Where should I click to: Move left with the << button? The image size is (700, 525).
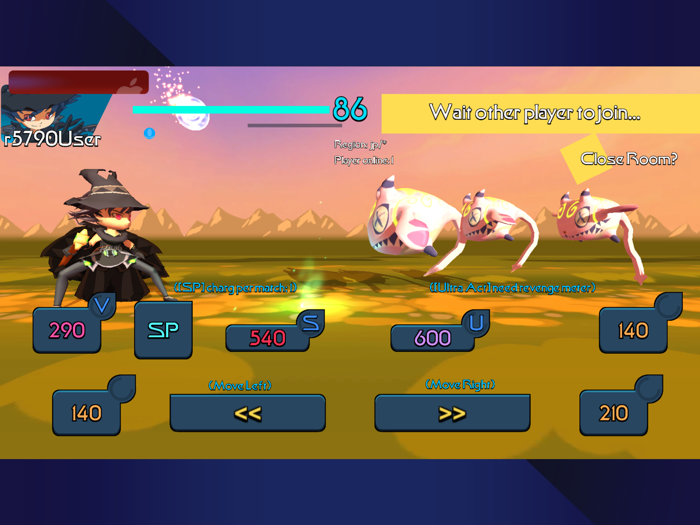(x=247, y=413)
